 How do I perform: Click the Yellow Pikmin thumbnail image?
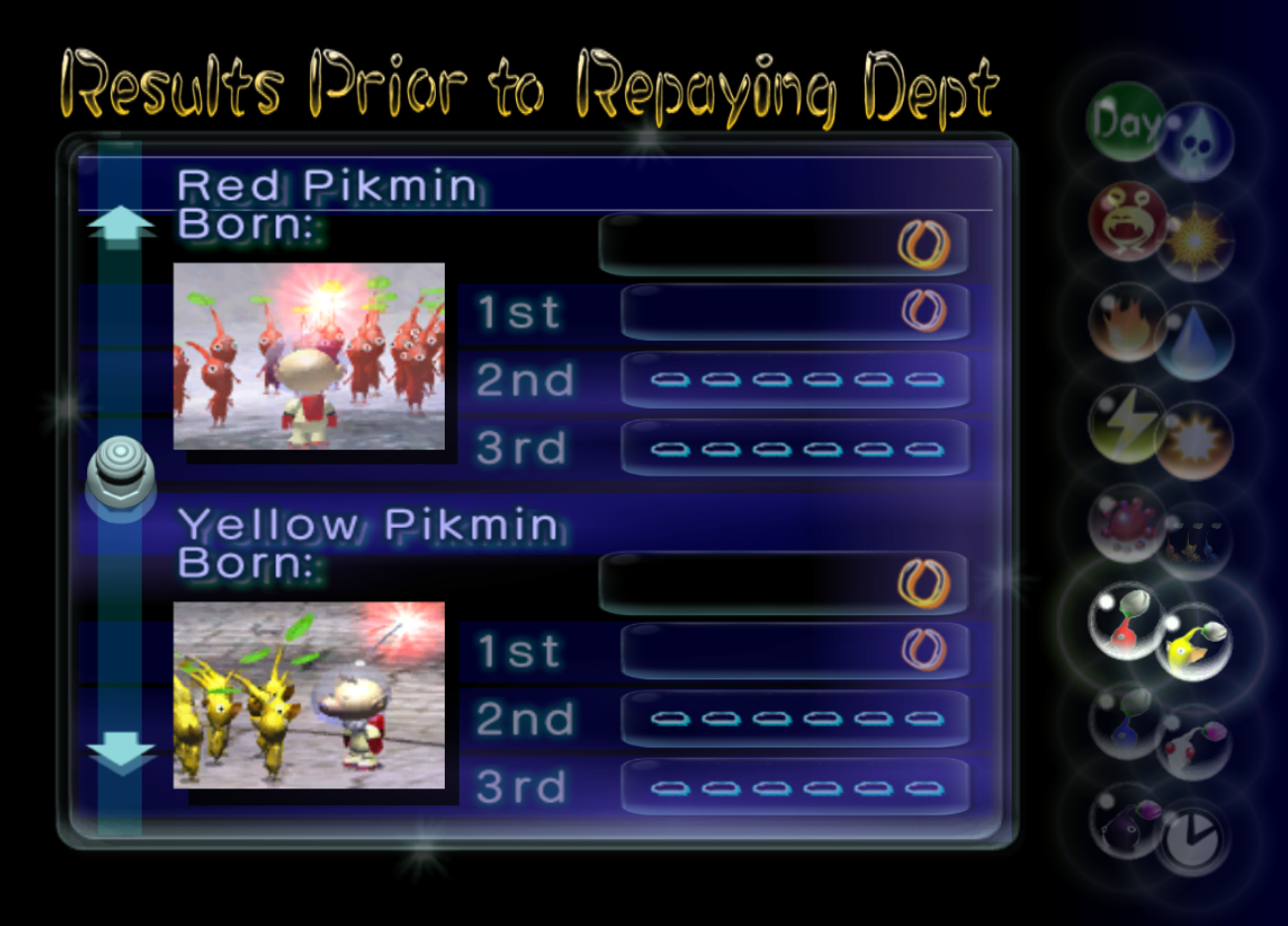309,695
